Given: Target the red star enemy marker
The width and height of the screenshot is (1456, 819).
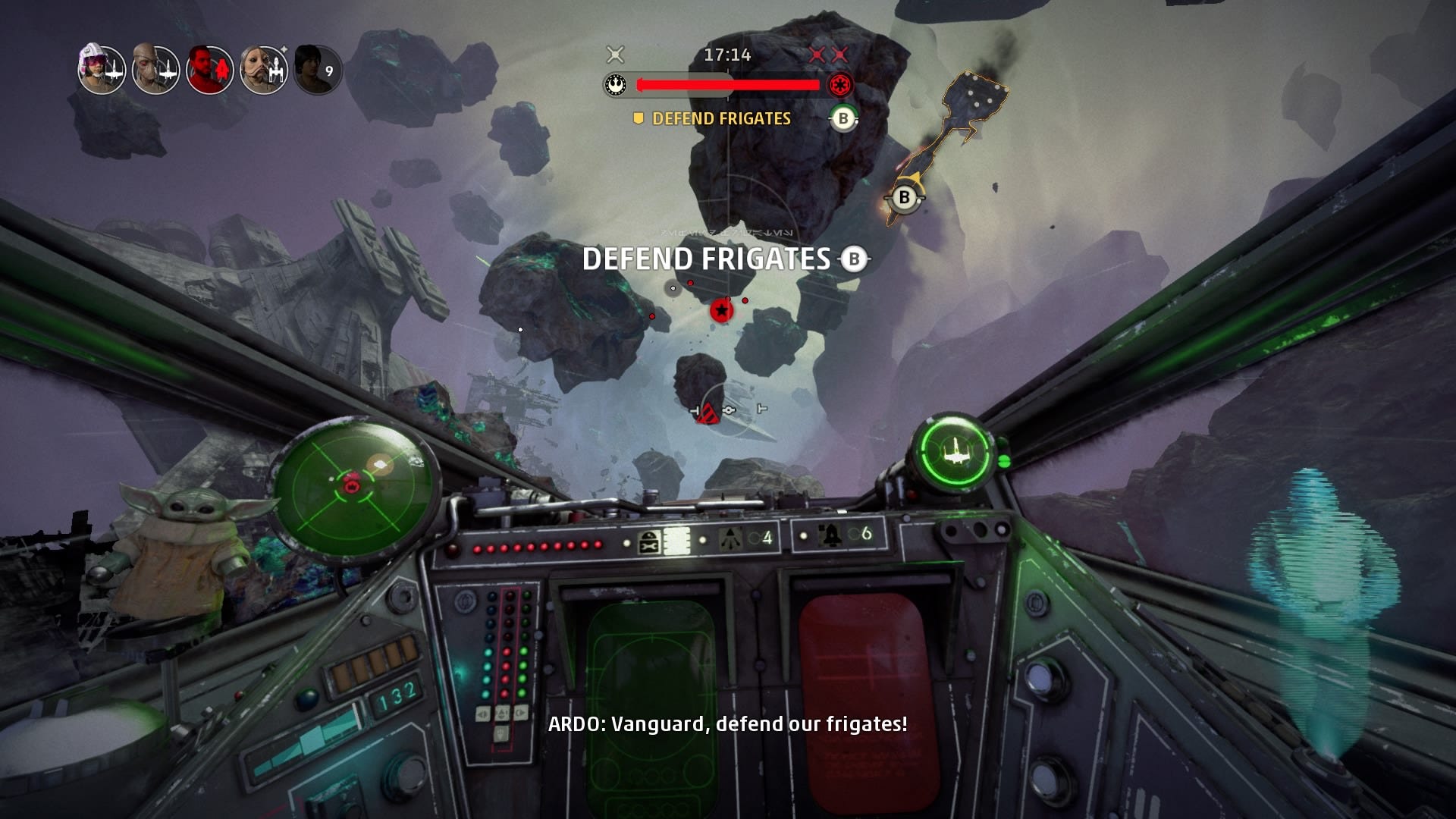Looking at the screenshot, I should pyautogui.click(x=721, y=309).
